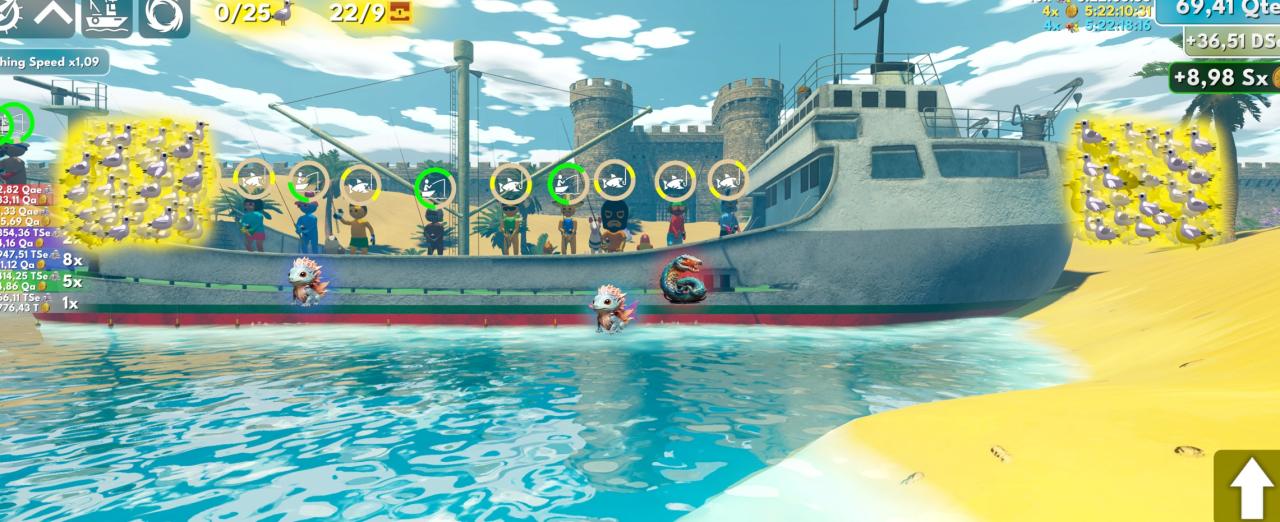The height and width of the screenshot is (522, 1280).
Task: Select the +36,51 DSe income panel
Action: tap(1232, 41)
